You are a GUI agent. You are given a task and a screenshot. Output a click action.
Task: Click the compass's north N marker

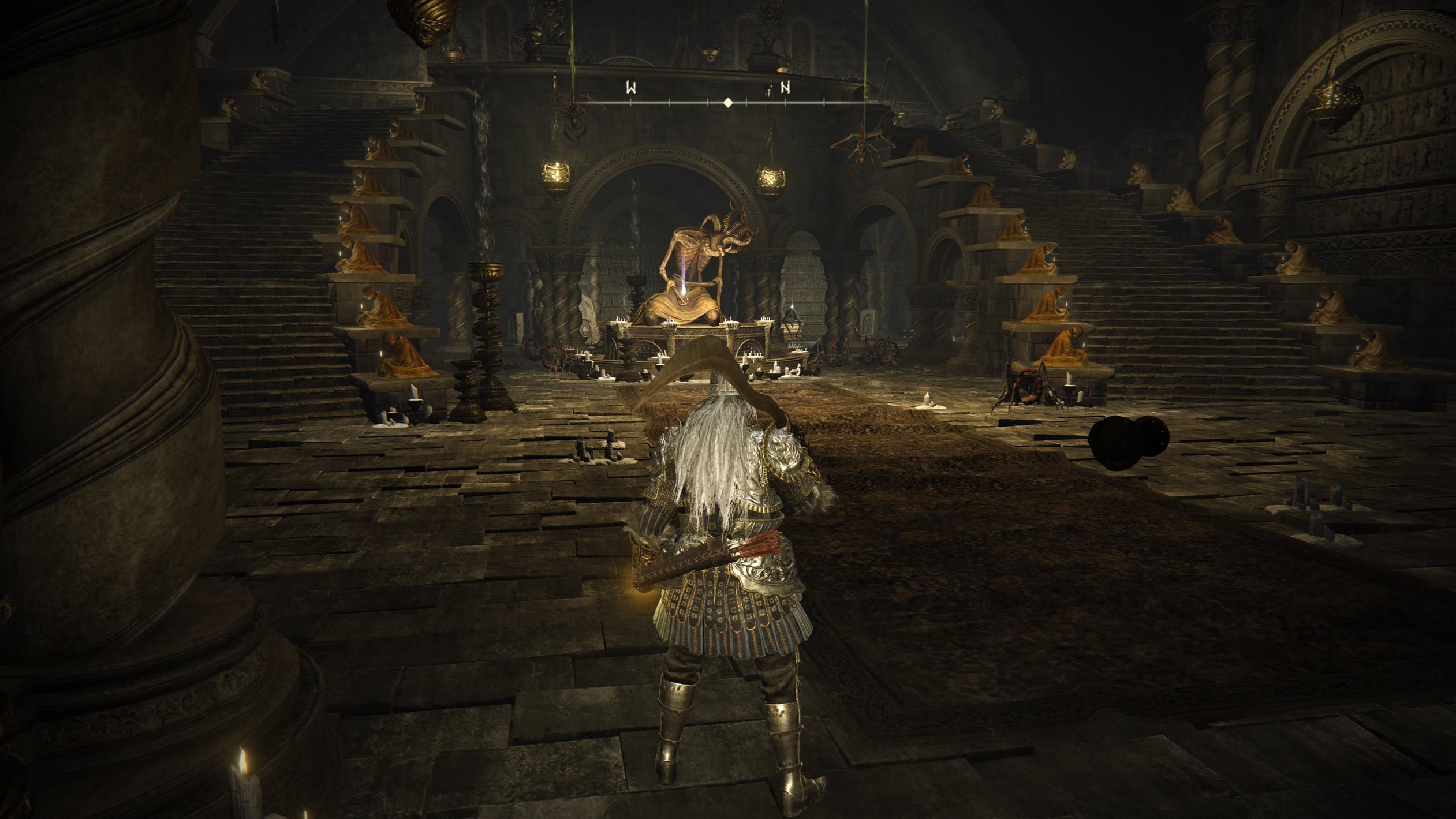point(785,88)
